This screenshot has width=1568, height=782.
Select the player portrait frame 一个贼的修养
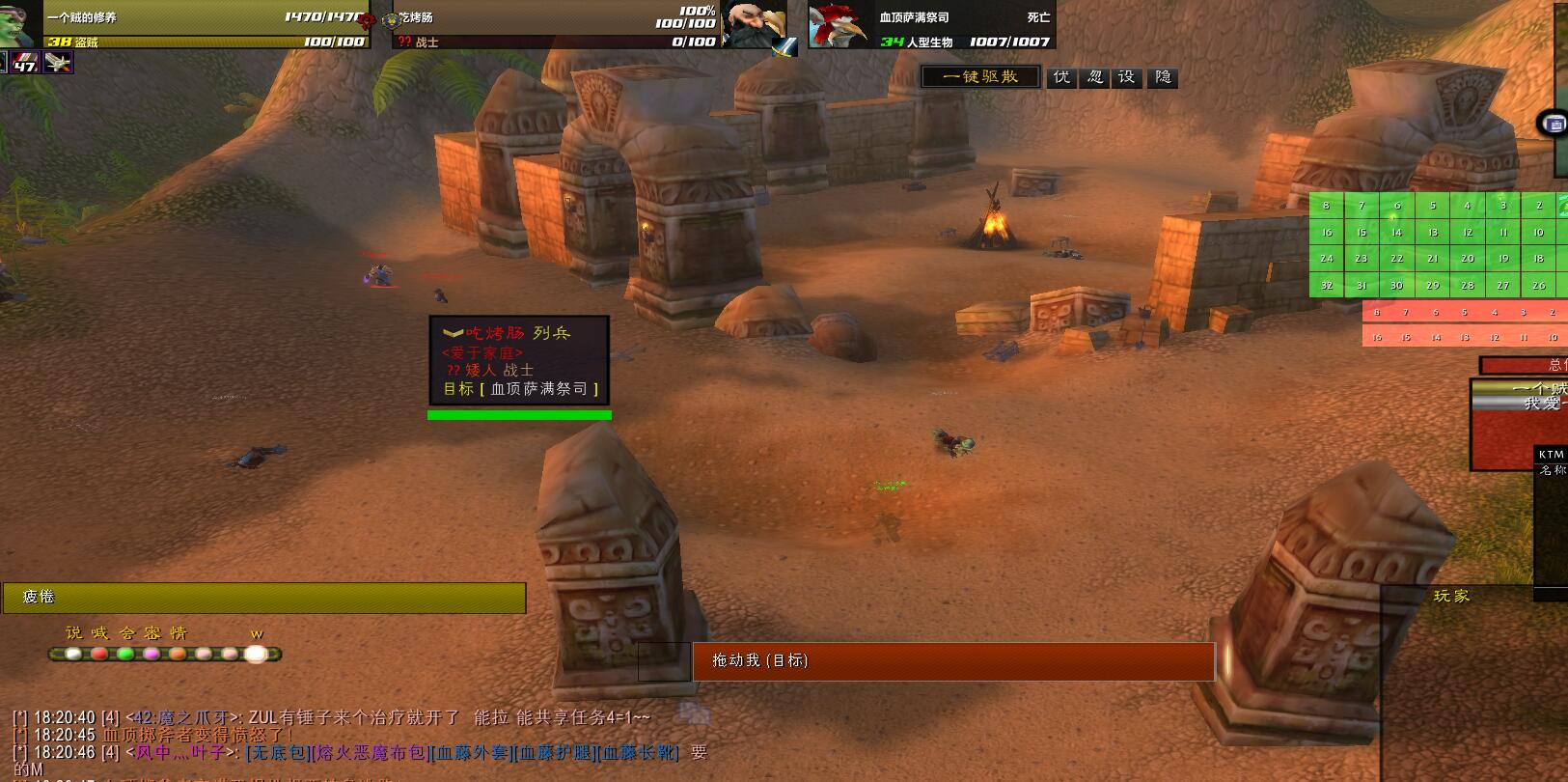tap(21, 24)
